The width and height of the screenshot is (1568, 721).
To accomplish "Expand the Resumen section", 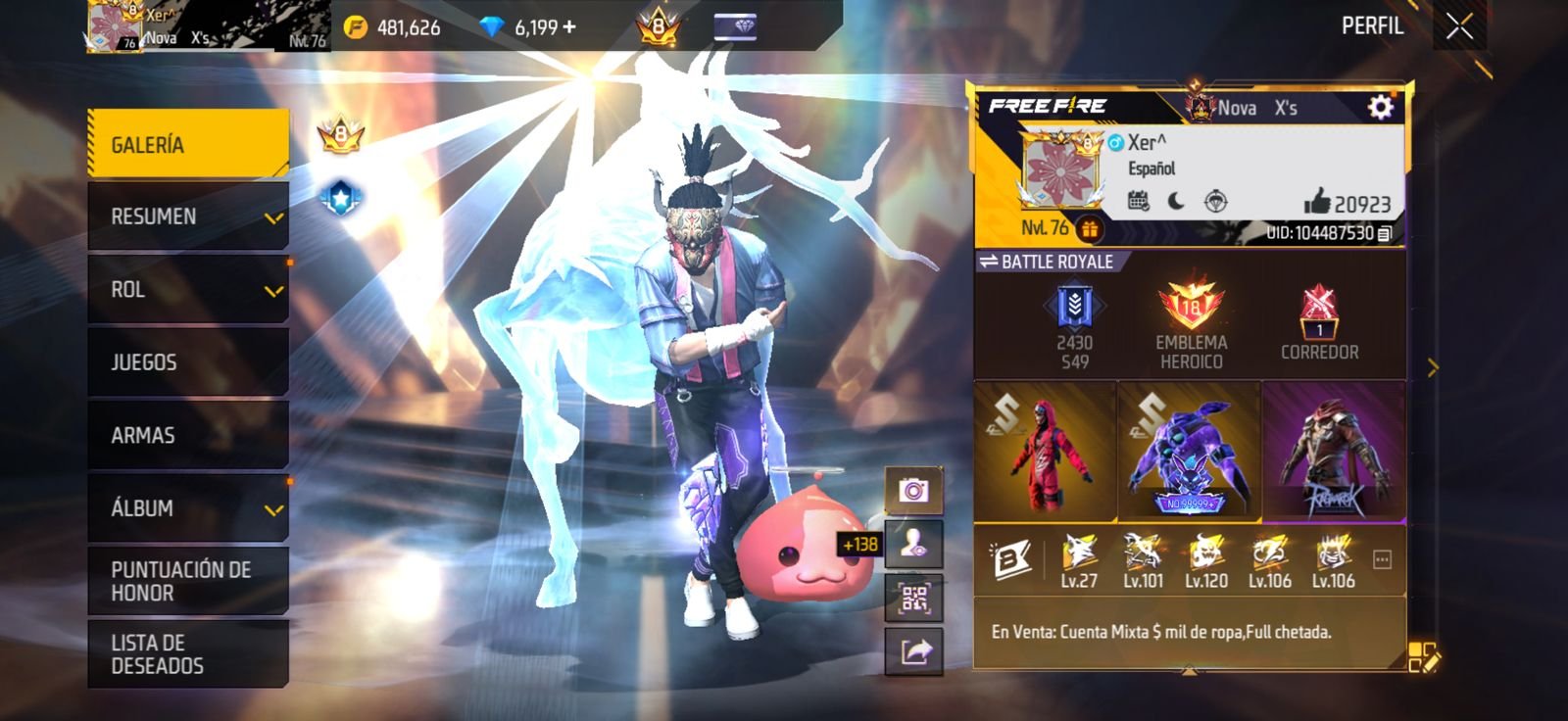I will point(187,216).
